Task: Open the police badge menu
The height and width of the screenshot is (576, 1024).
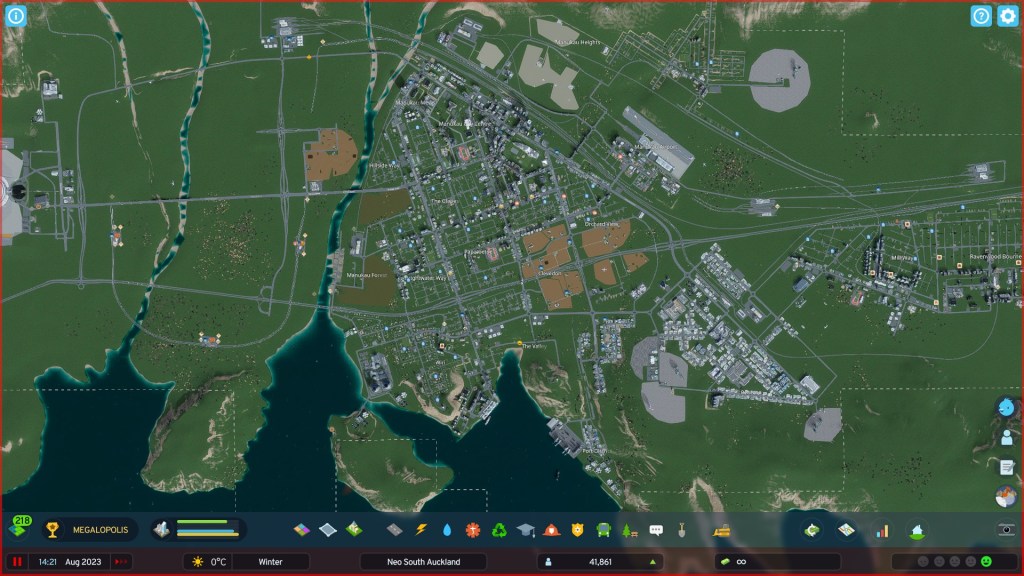Action: pyautogui.click(x=577, y=529)
